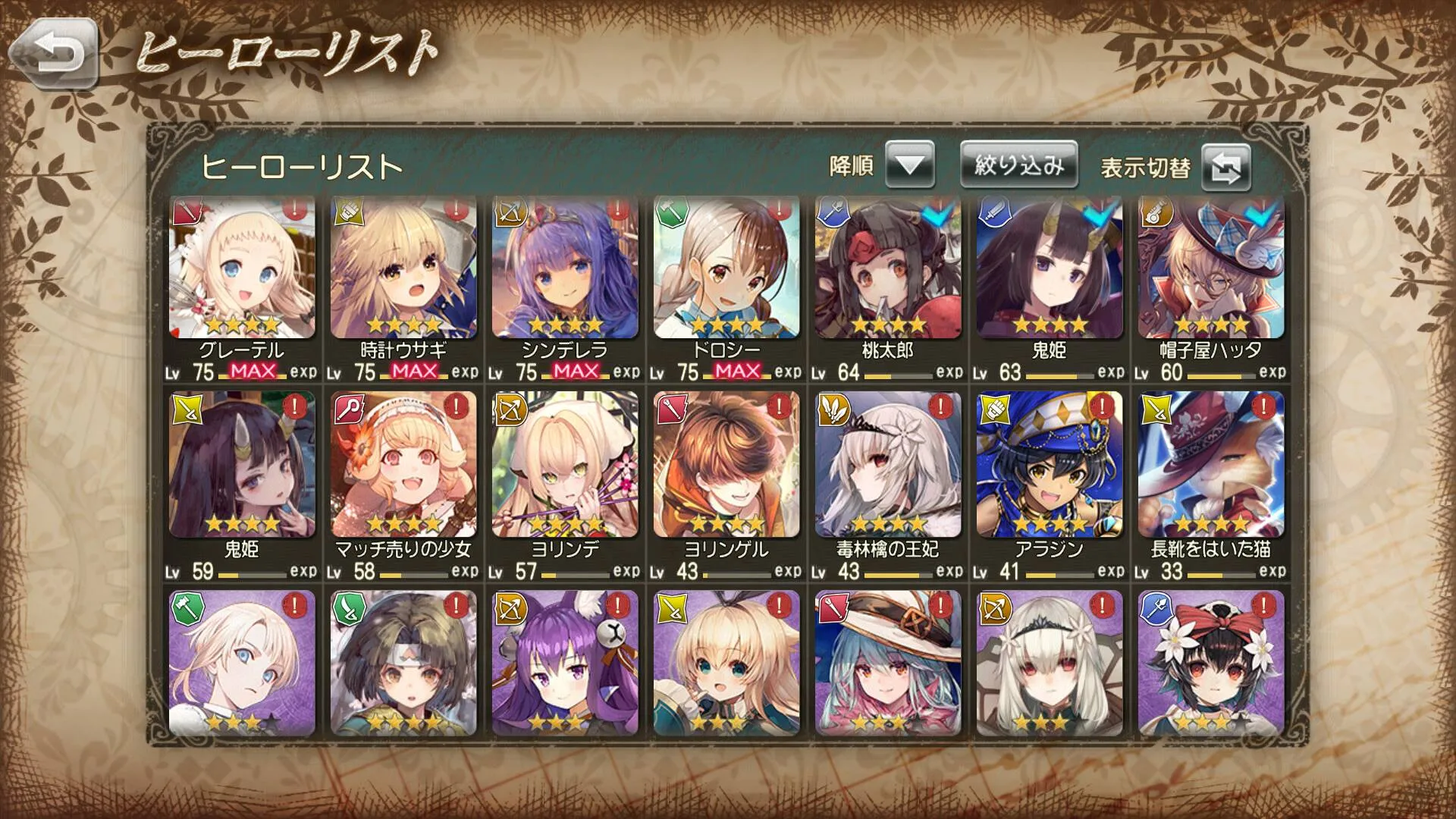The width and height of the screenshot is (1456, 819).
Task: Pick the ドロシー hero portrait
Action: point(726,268)
